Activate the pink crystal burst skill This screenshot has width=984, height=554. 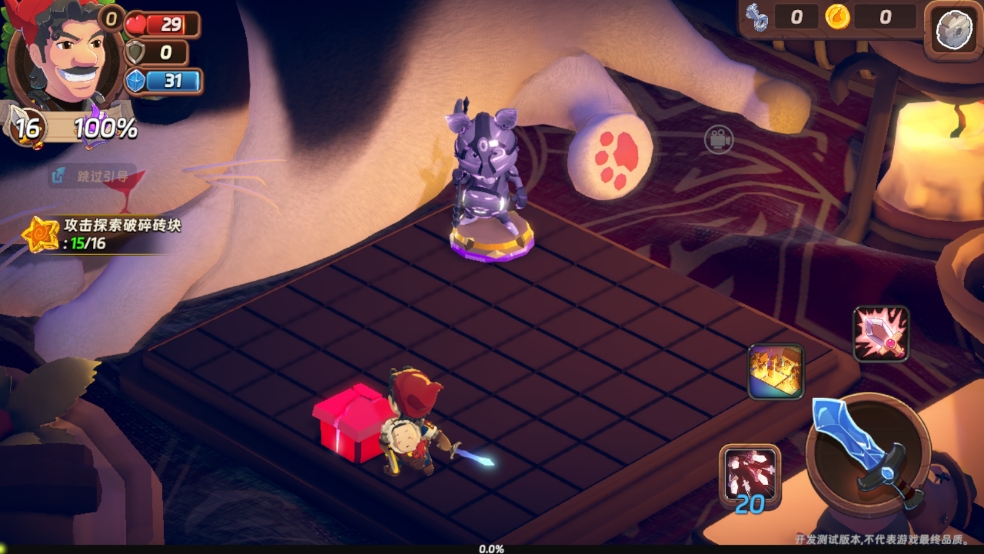pyautogui.click(x=880, y=333)
